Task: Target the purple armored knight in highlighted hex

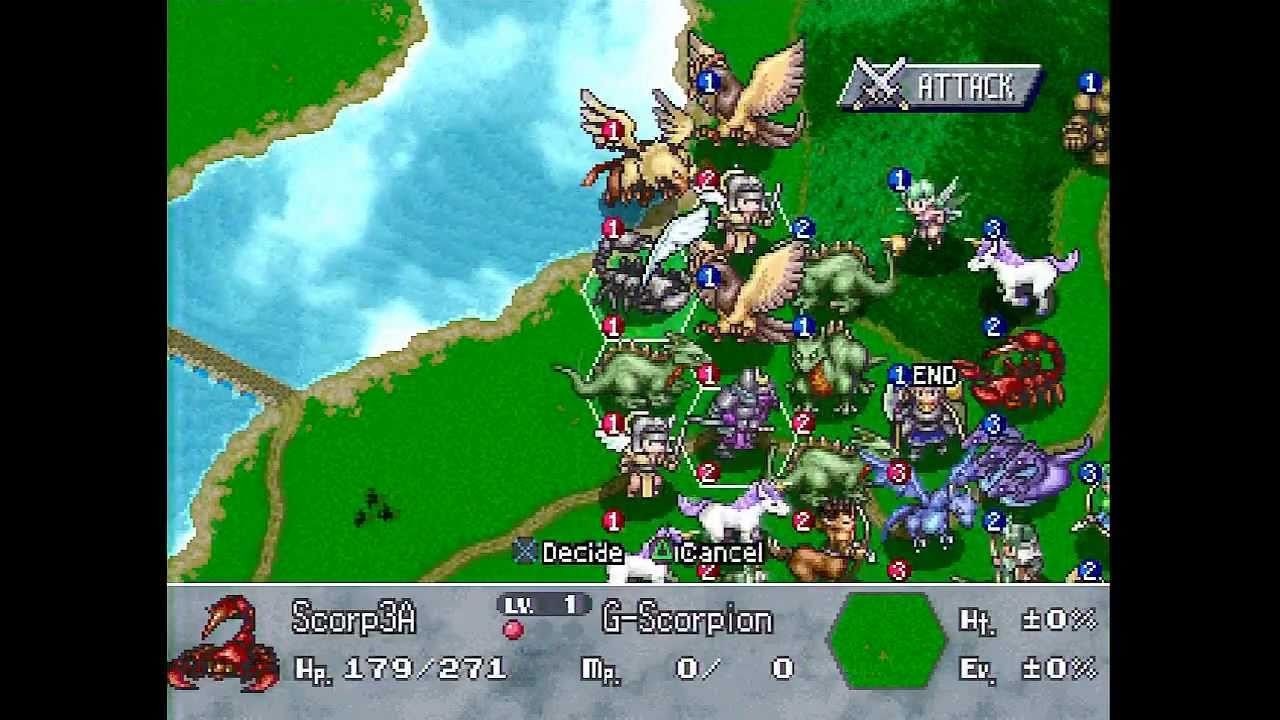Action: [x=742, y=413]
